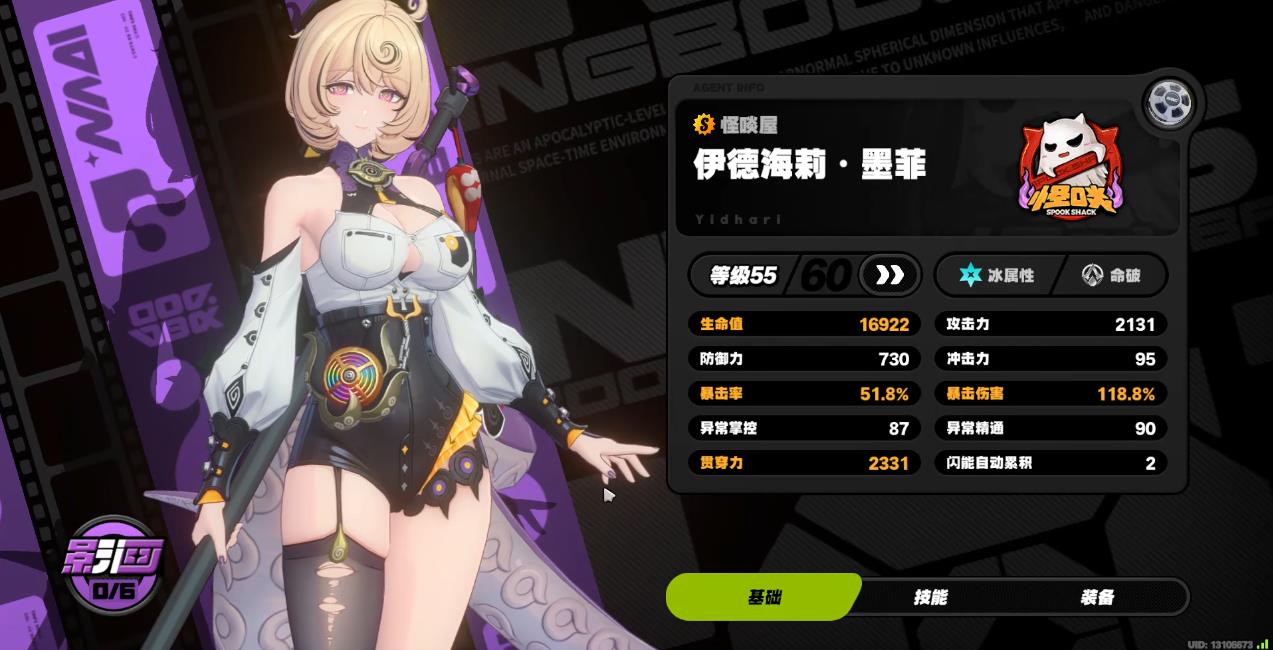Click the level-up double arrow button
Image resolution: width=1273 pixels, height=650 pixels.
coord(889,275)
